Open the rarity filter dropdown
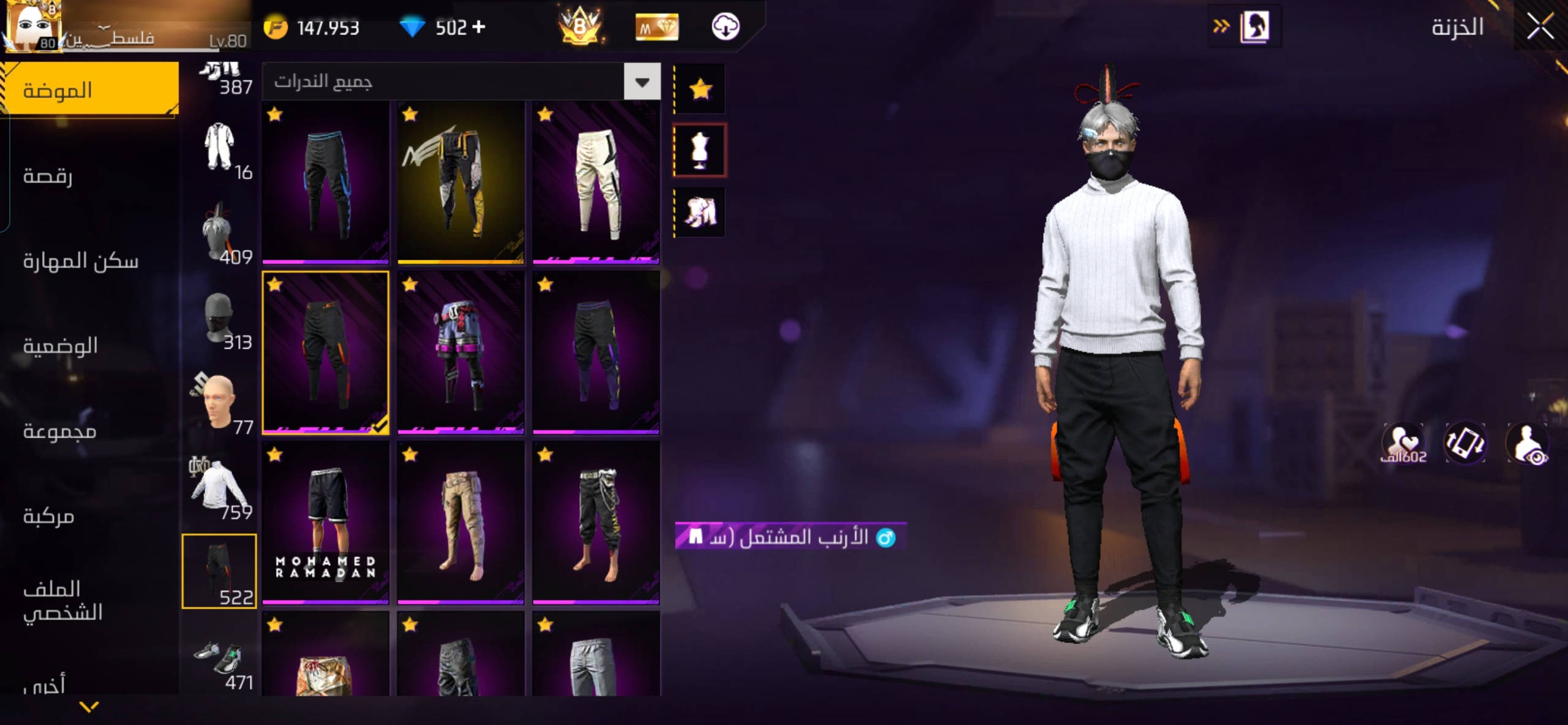The image size is (1568, 725). pos(642,82)
